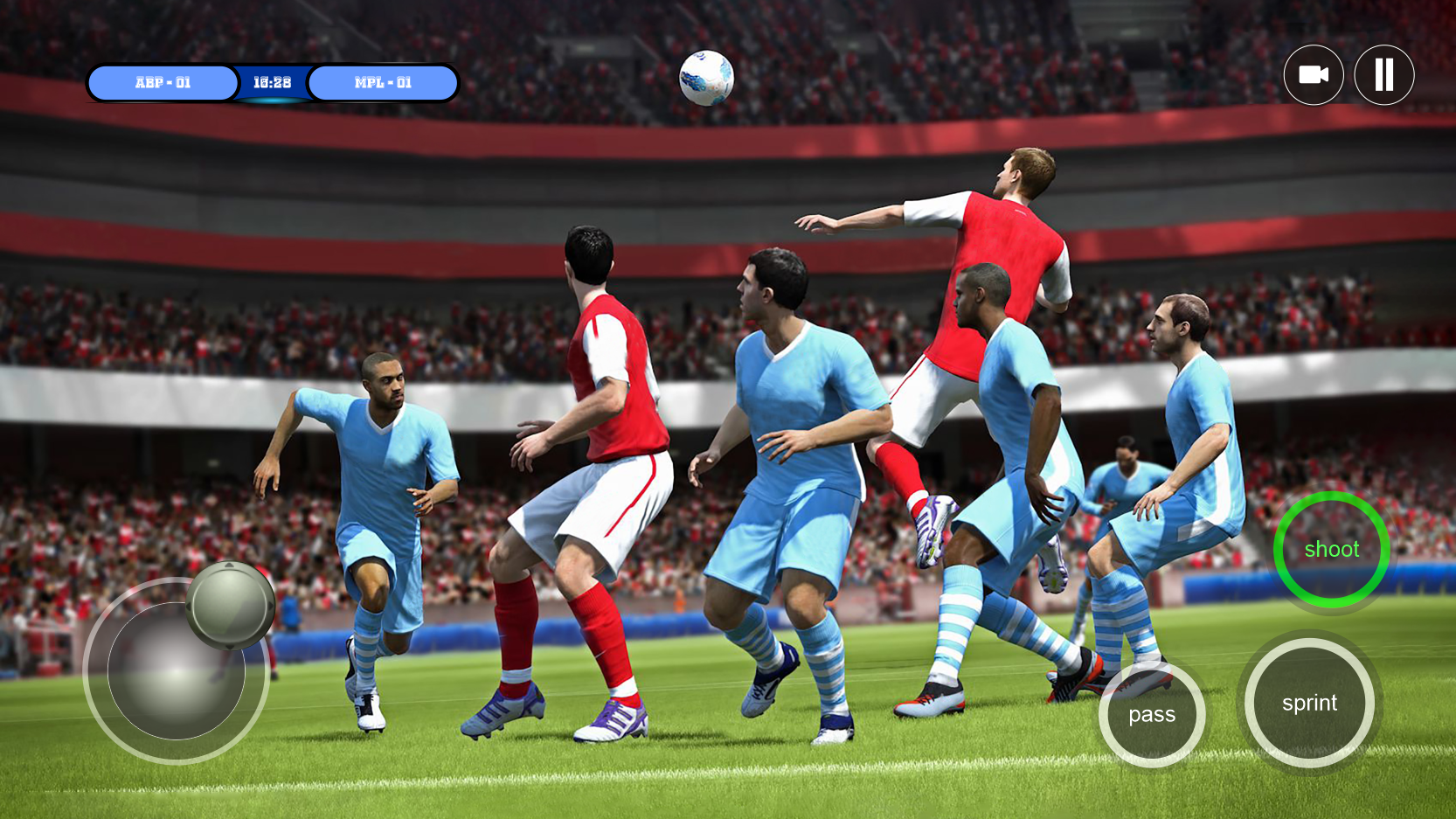Activate the sprint button
Viewport: 1456px width, 819px height.
(x=1308, y=703)
